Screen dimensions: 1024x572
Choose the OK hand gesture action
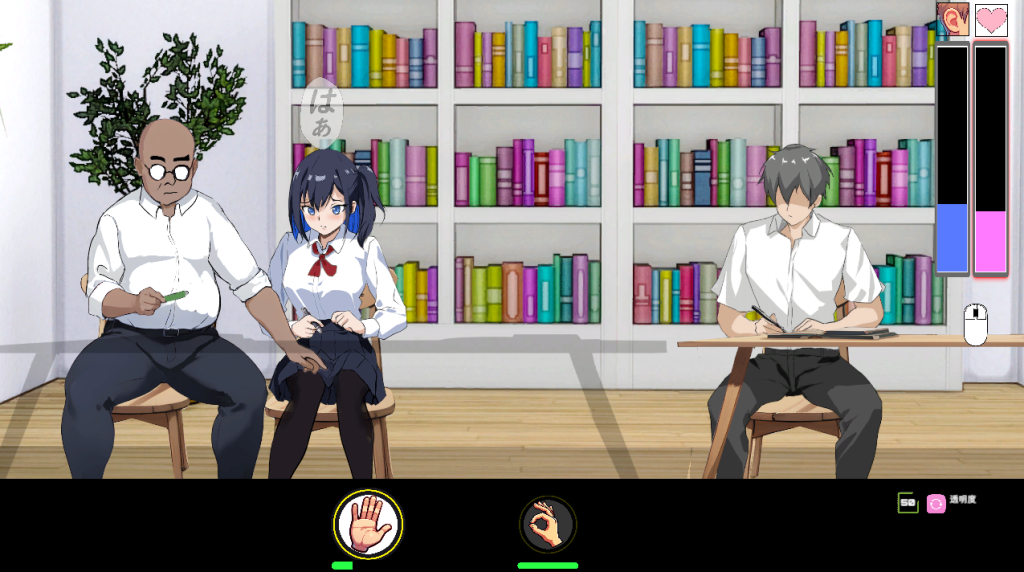pos(547,524)
